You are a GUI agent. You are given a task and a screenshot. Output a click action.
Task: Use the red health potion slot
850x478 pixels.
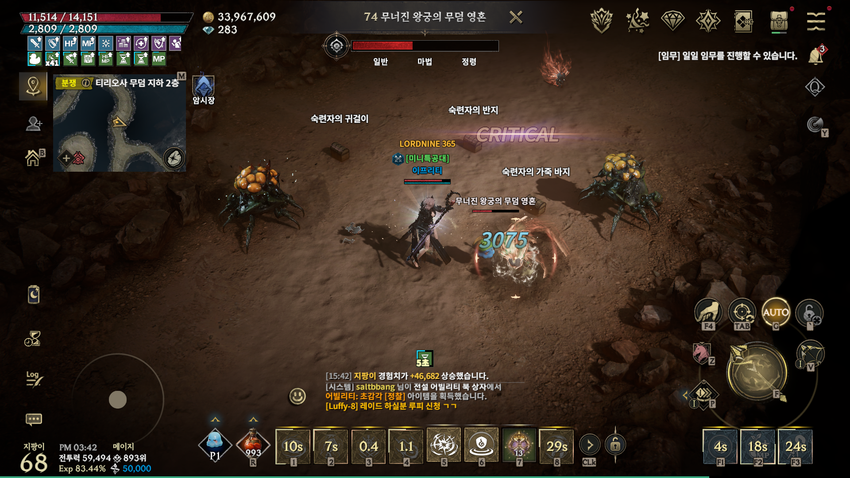click(x=252, y=445)
